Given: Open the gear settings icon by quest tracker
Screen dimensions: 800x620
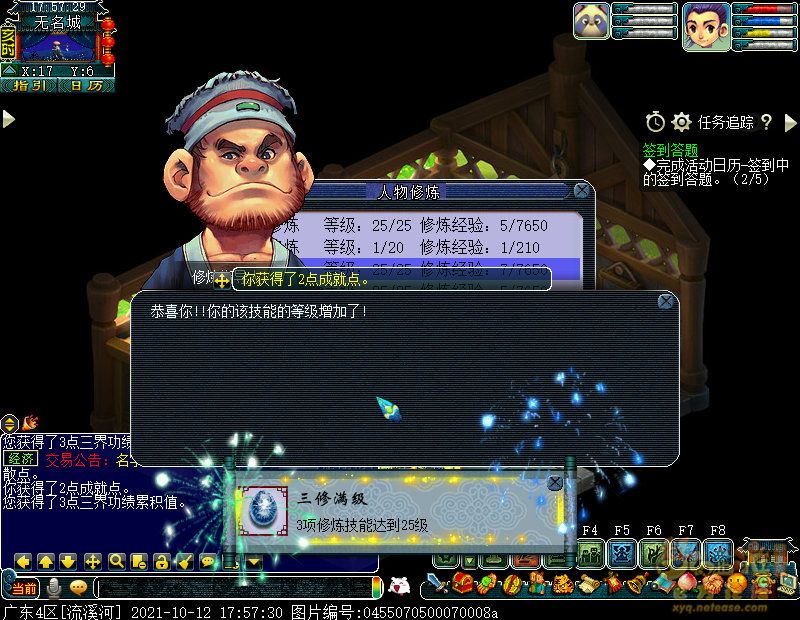Looking at the screenshot, I should click(682, 122).
